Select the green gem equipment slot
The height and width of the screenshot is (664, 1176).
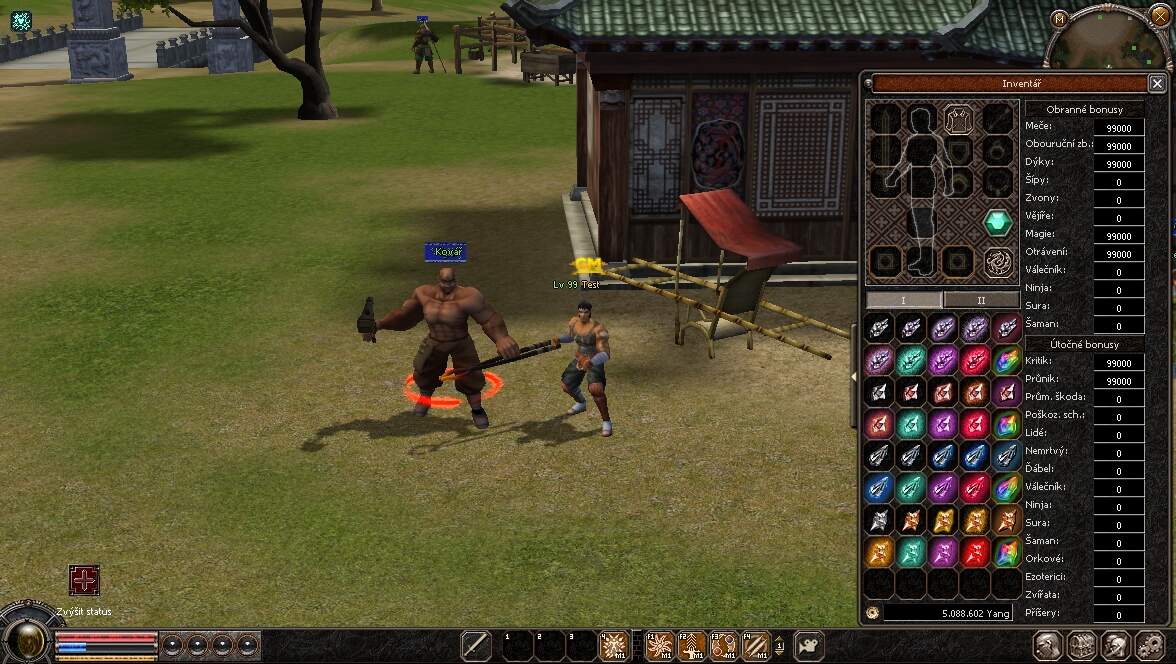[997, 223]
